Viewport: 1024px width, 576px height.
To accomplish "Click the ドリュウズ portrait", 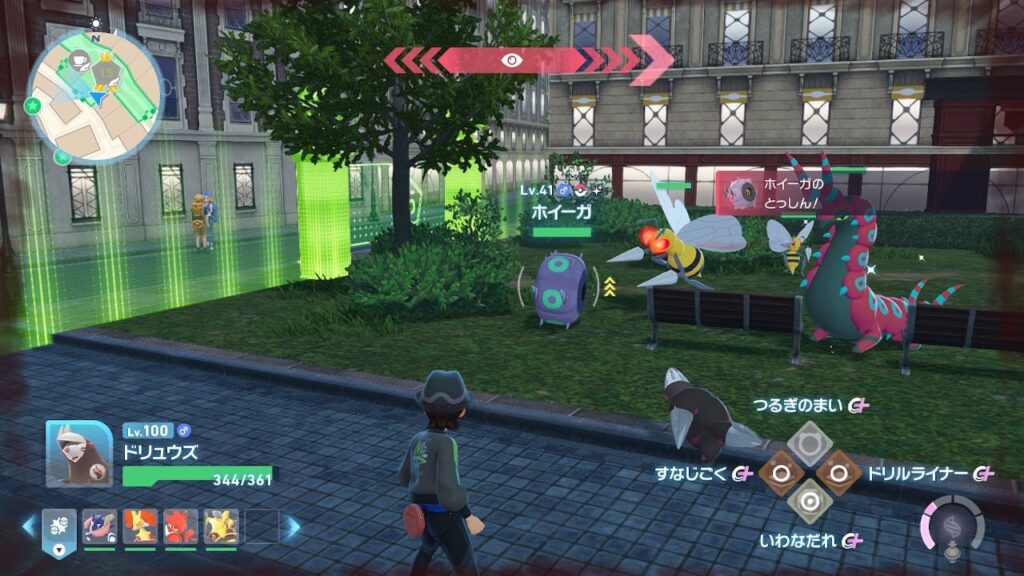I will point(79,453).
